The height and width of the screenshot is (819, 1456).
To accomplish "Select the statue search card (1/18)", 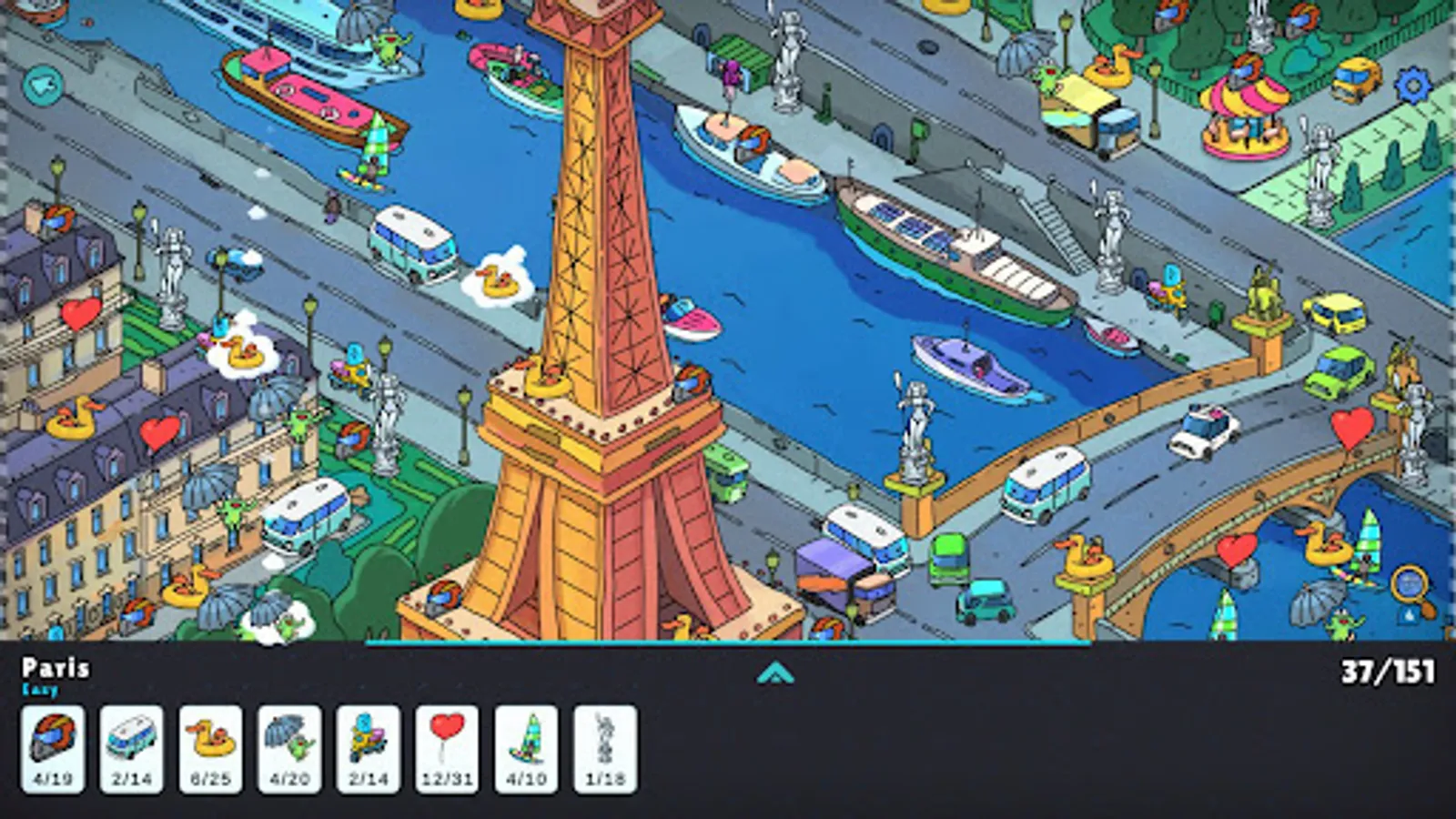I will 601,742.
